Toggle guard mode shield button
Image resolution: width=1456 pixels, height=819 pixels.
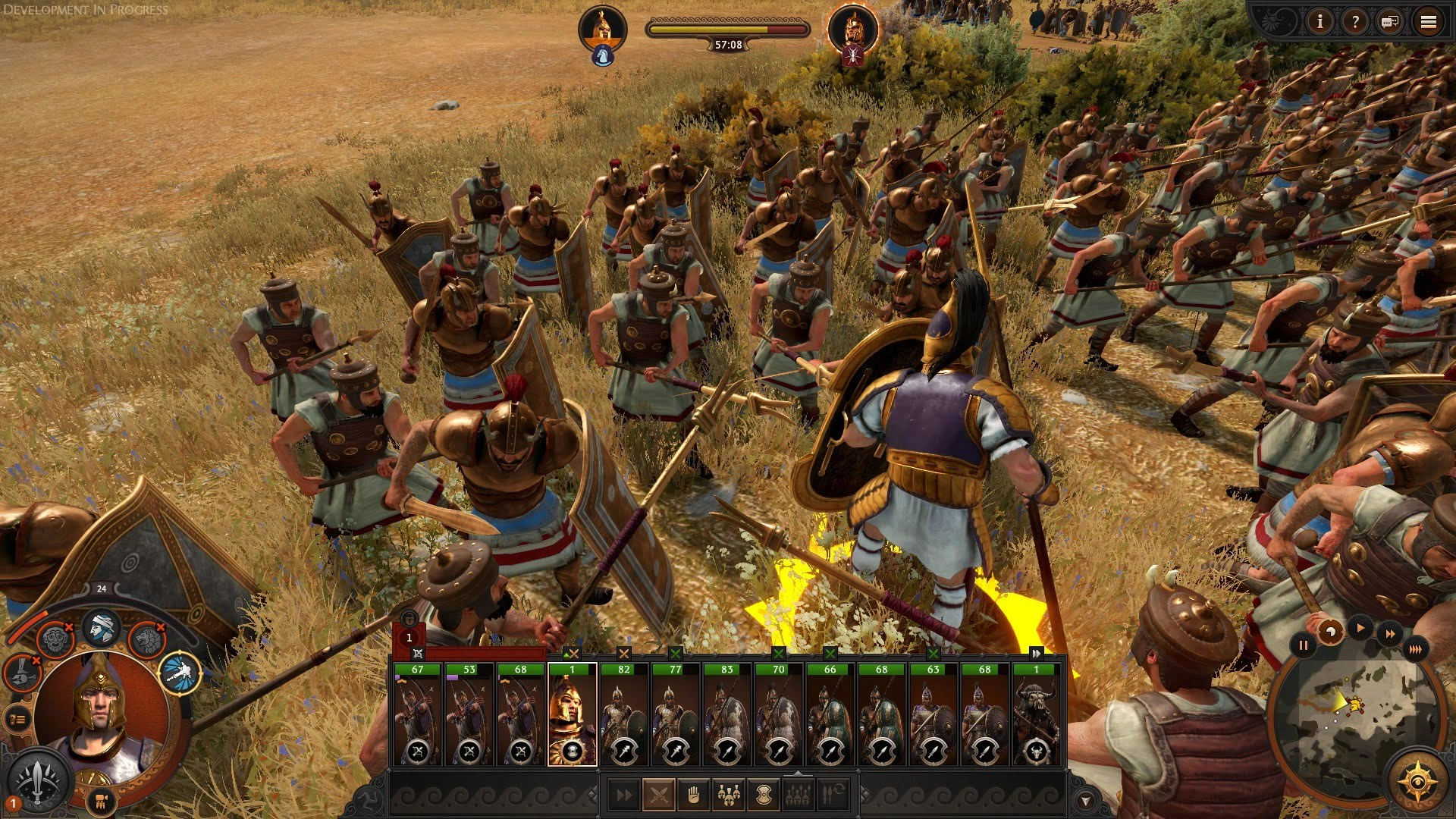click(x=763, y=794)
